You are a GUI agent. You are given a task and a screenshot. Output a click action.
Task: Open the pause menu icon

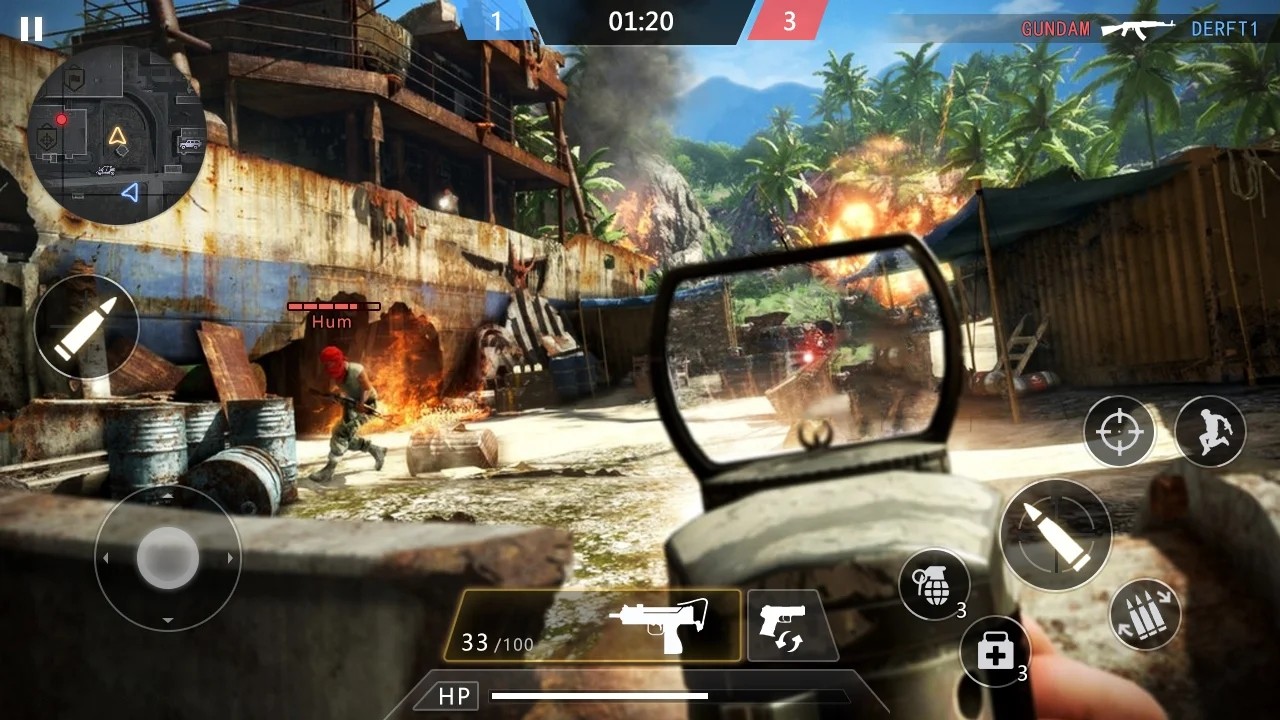[x=30, y=28]
